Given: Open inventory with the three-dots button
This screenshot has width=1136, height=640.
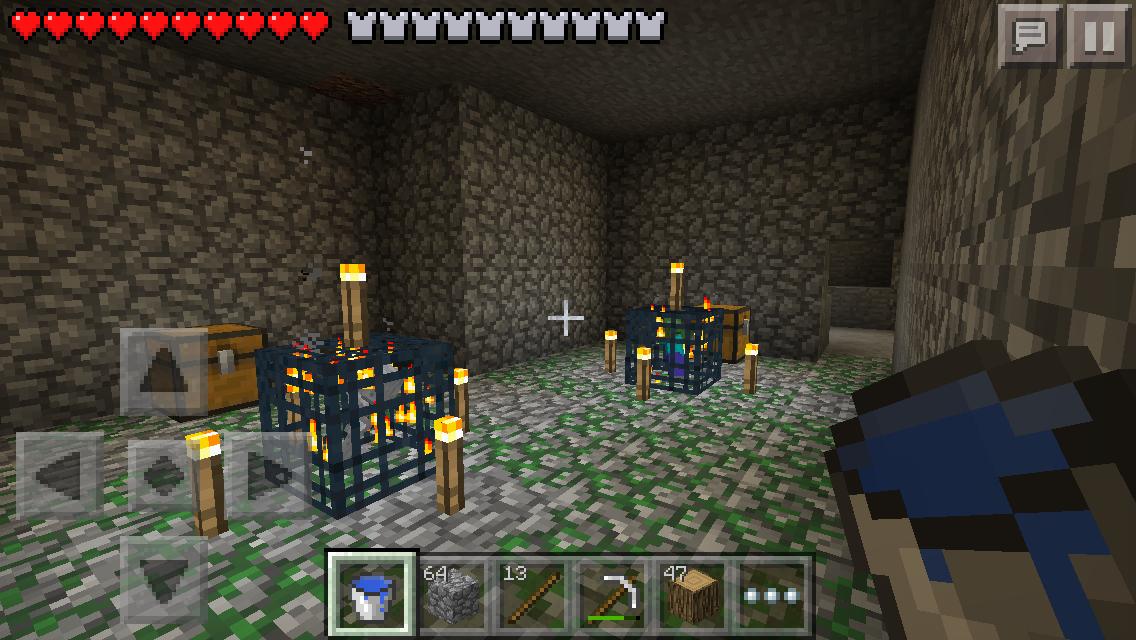Looking at the screenshot, I should [770, 594].
